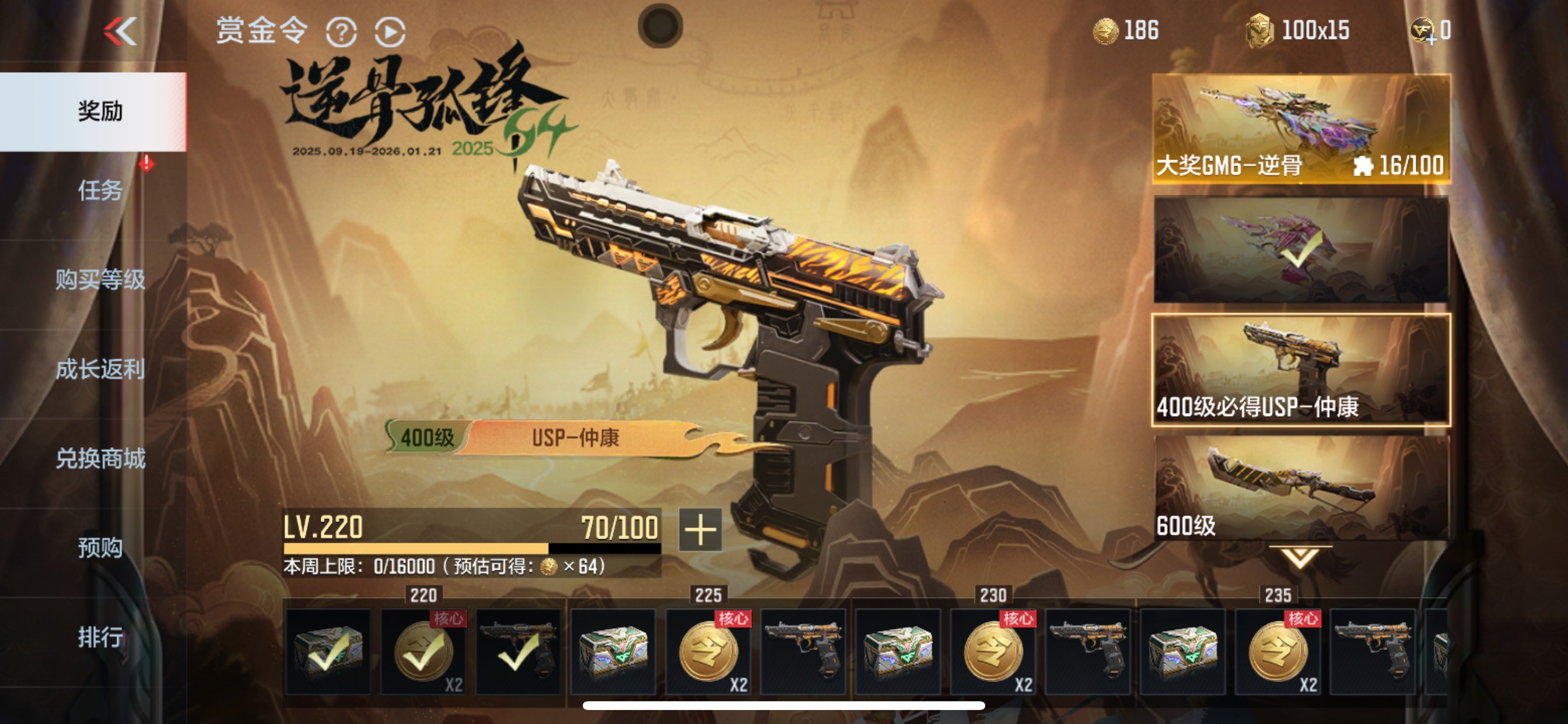
Task: Go to the 兑换商城 exchange shop
Action: click(100, 459)
